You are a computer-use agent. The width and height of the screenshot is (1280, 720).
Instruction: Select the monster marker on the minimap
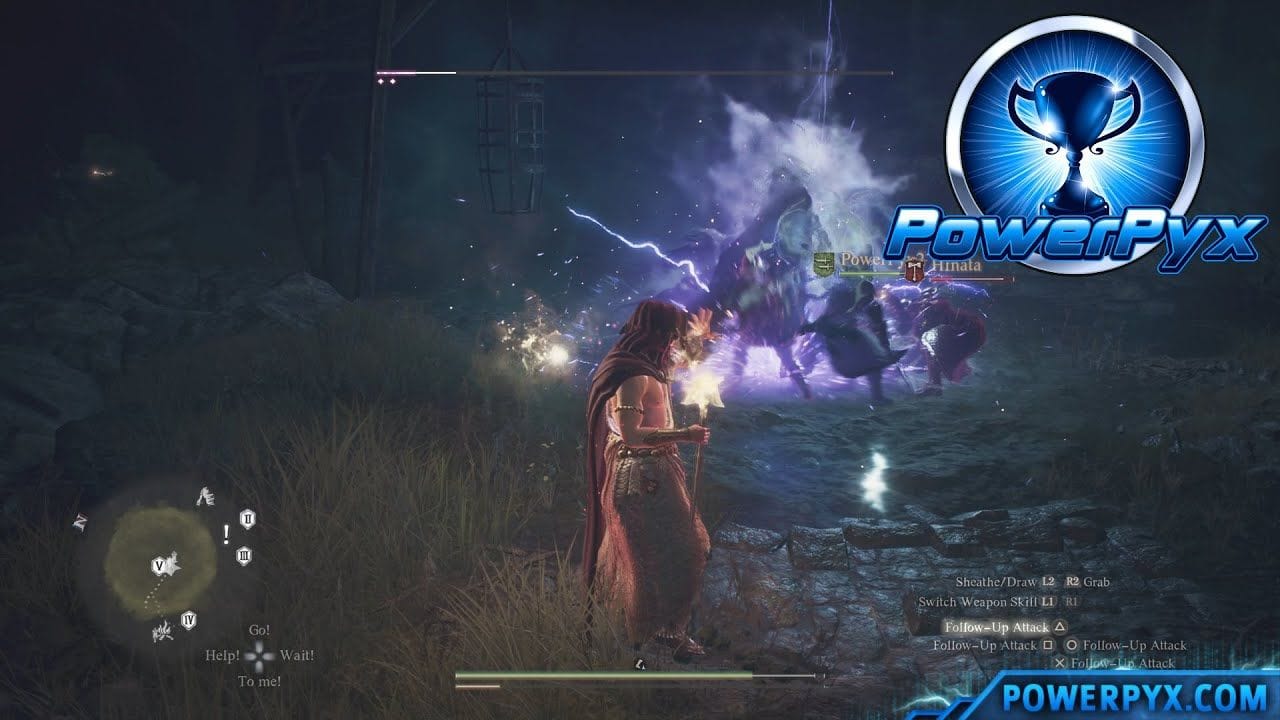point(207,496)
